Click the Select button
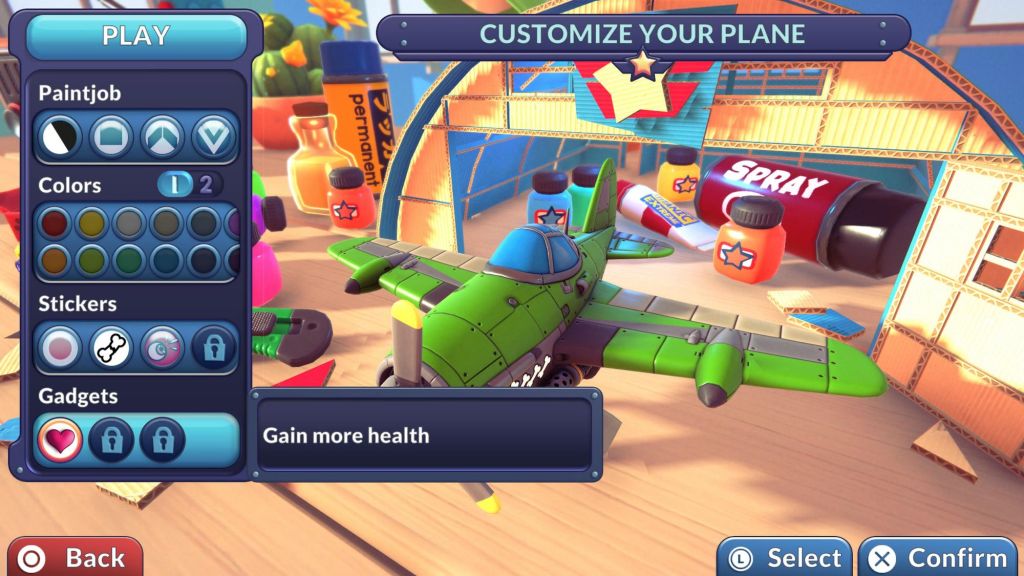This screenshot has height=576, width=1024. click(785, 558)
